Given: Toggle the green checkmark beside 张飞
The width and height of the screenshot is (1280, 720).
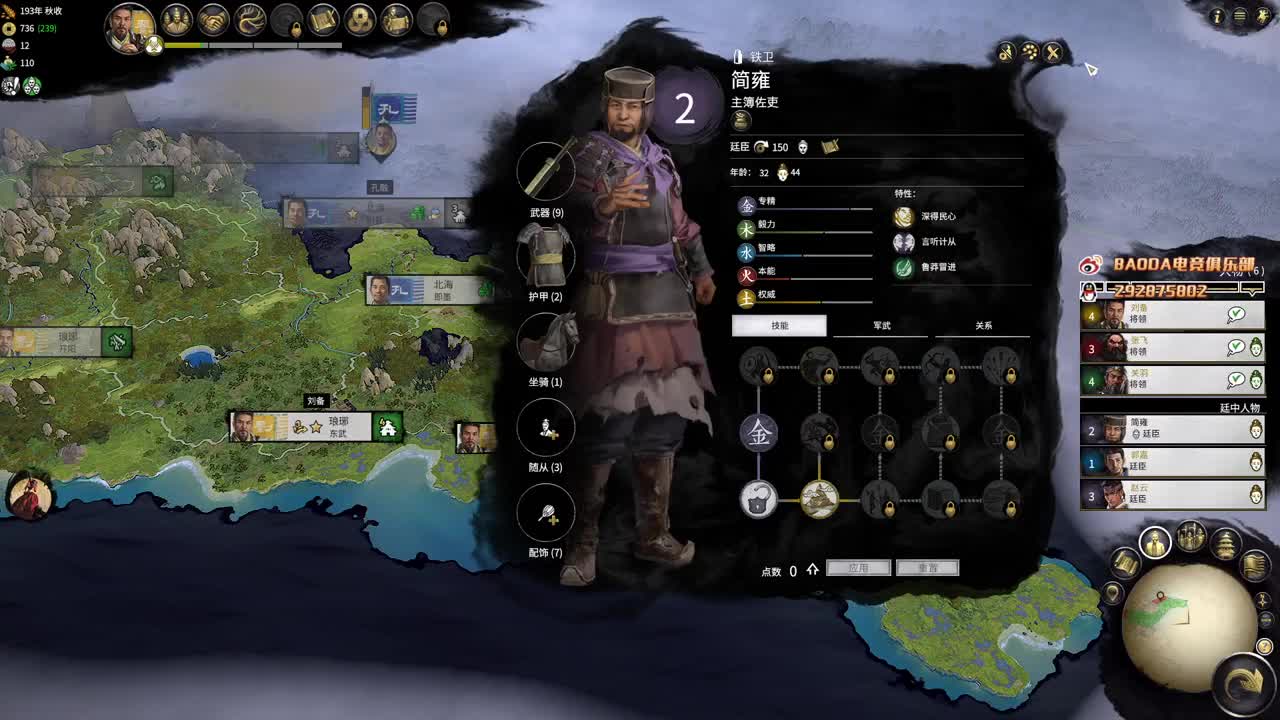Looking at the screenshot, I should (x=1235, y=346).
